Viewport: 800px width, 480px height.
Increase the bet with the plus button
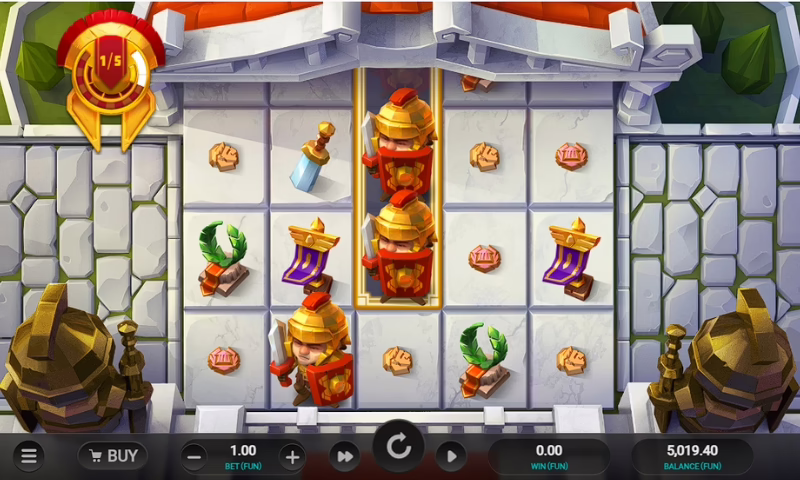[292, 457]
